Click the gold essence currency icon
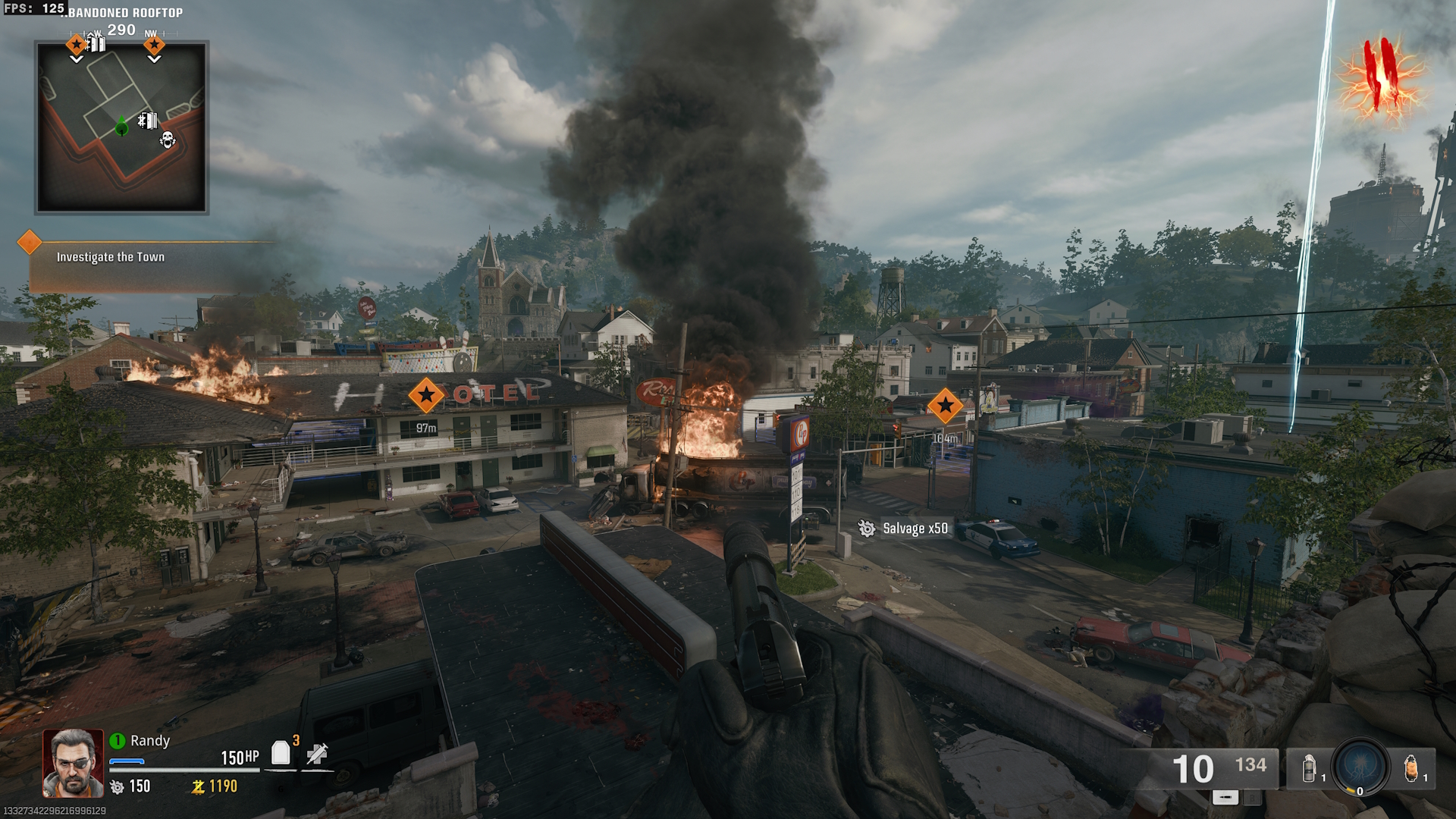1456x819 pixels. 198,787
